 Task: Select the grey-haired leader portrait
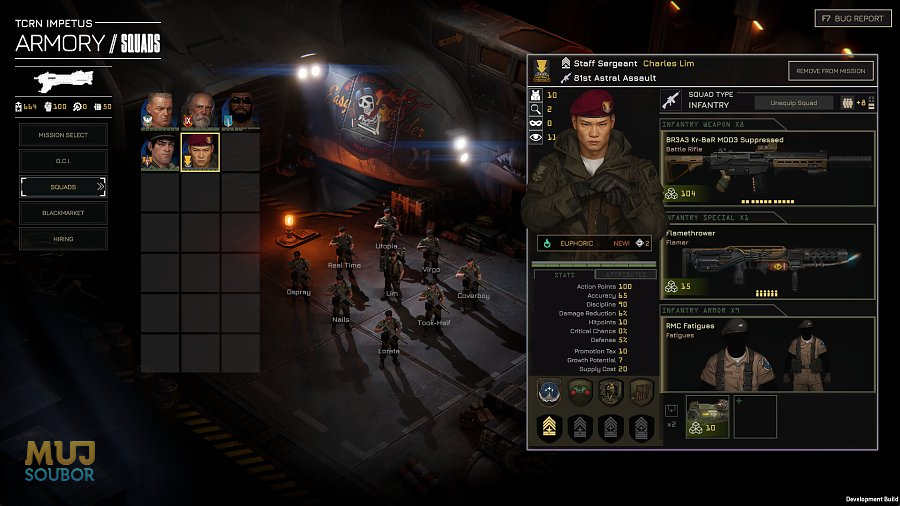coord(160,111)
